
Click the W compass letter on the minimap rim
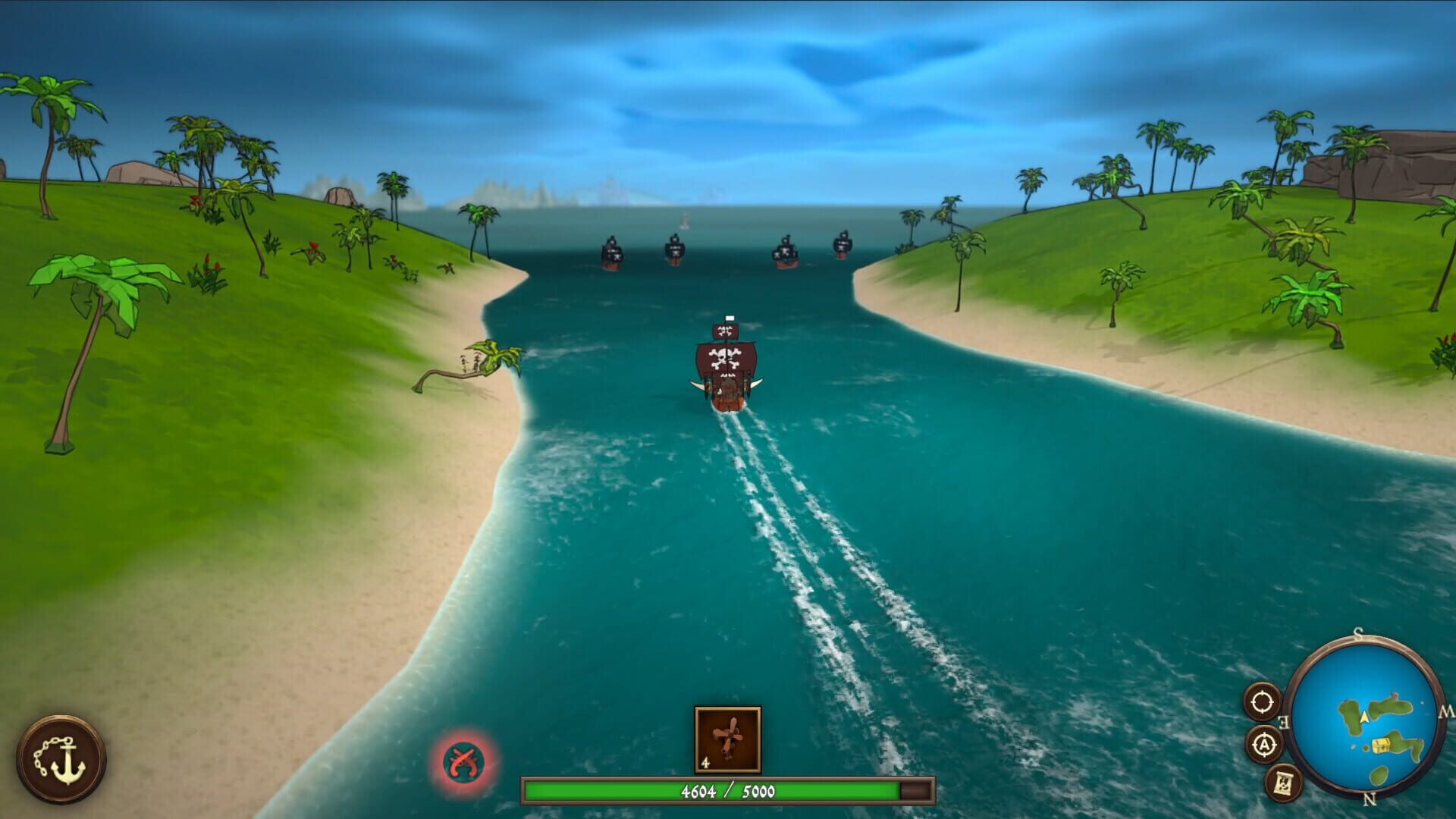(x=1447, y=711)
